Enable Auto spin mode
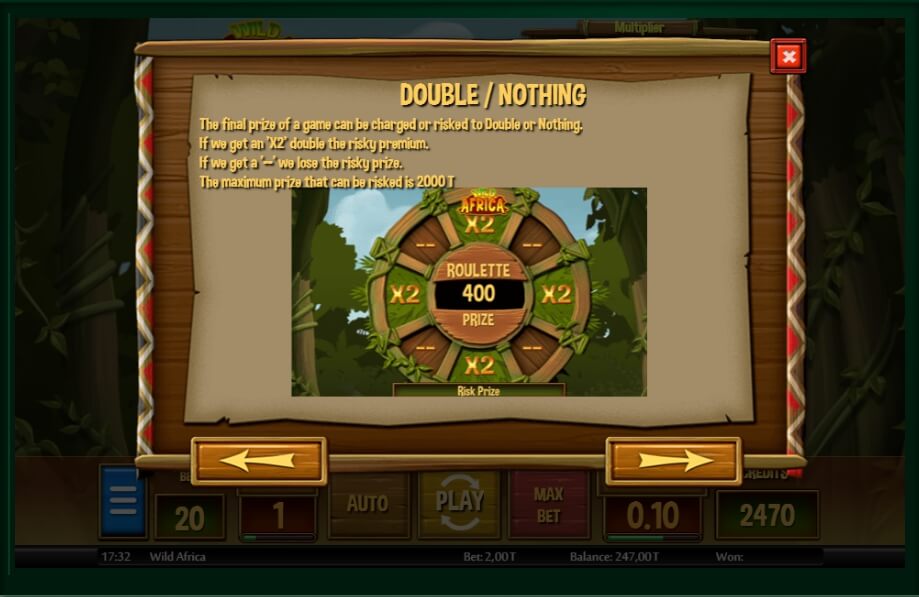 pyautogui.click(x=368, y=505)
